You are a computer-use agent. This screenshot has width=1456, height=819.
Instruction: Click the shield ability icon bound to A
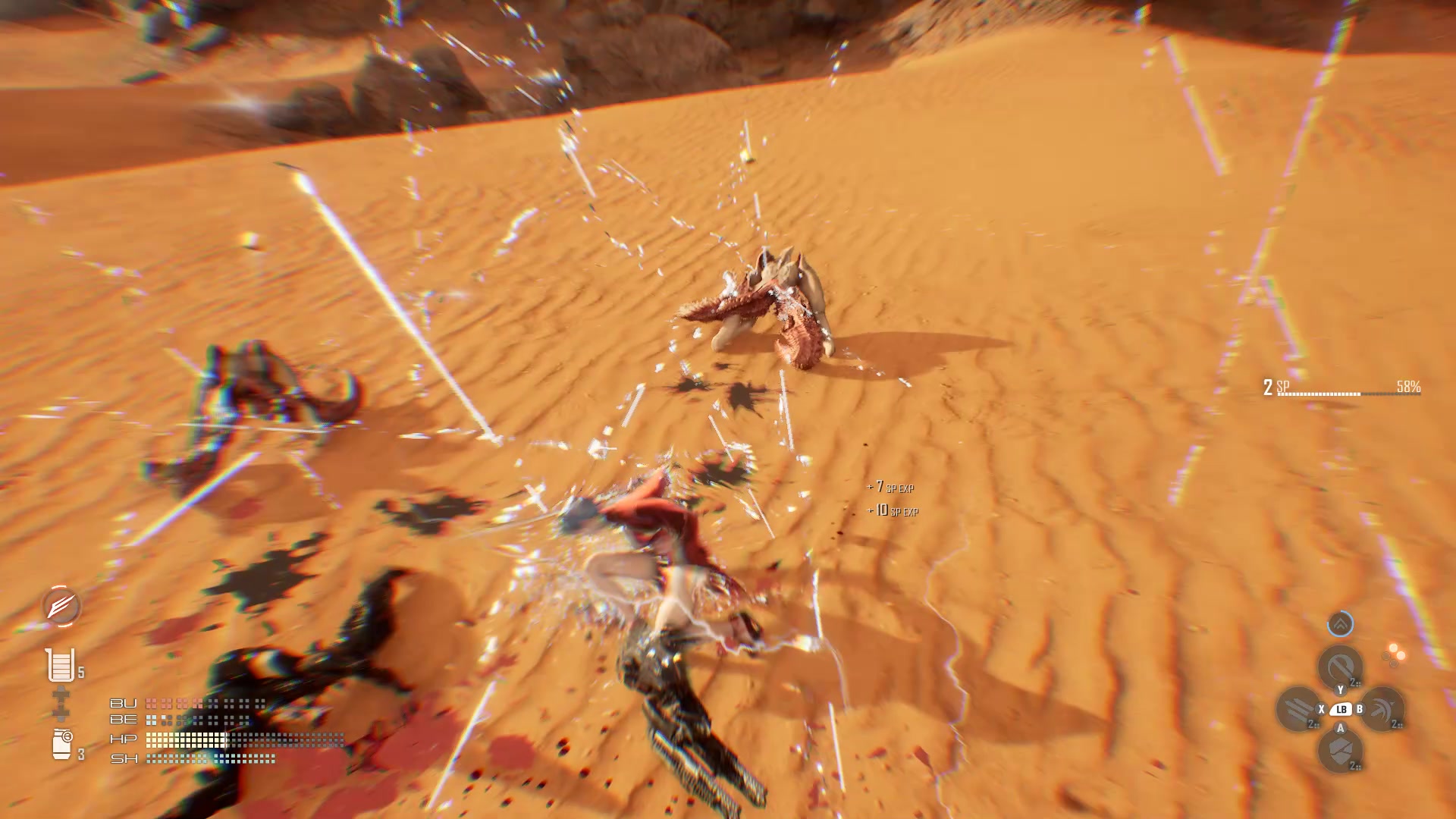[1340, 748]
